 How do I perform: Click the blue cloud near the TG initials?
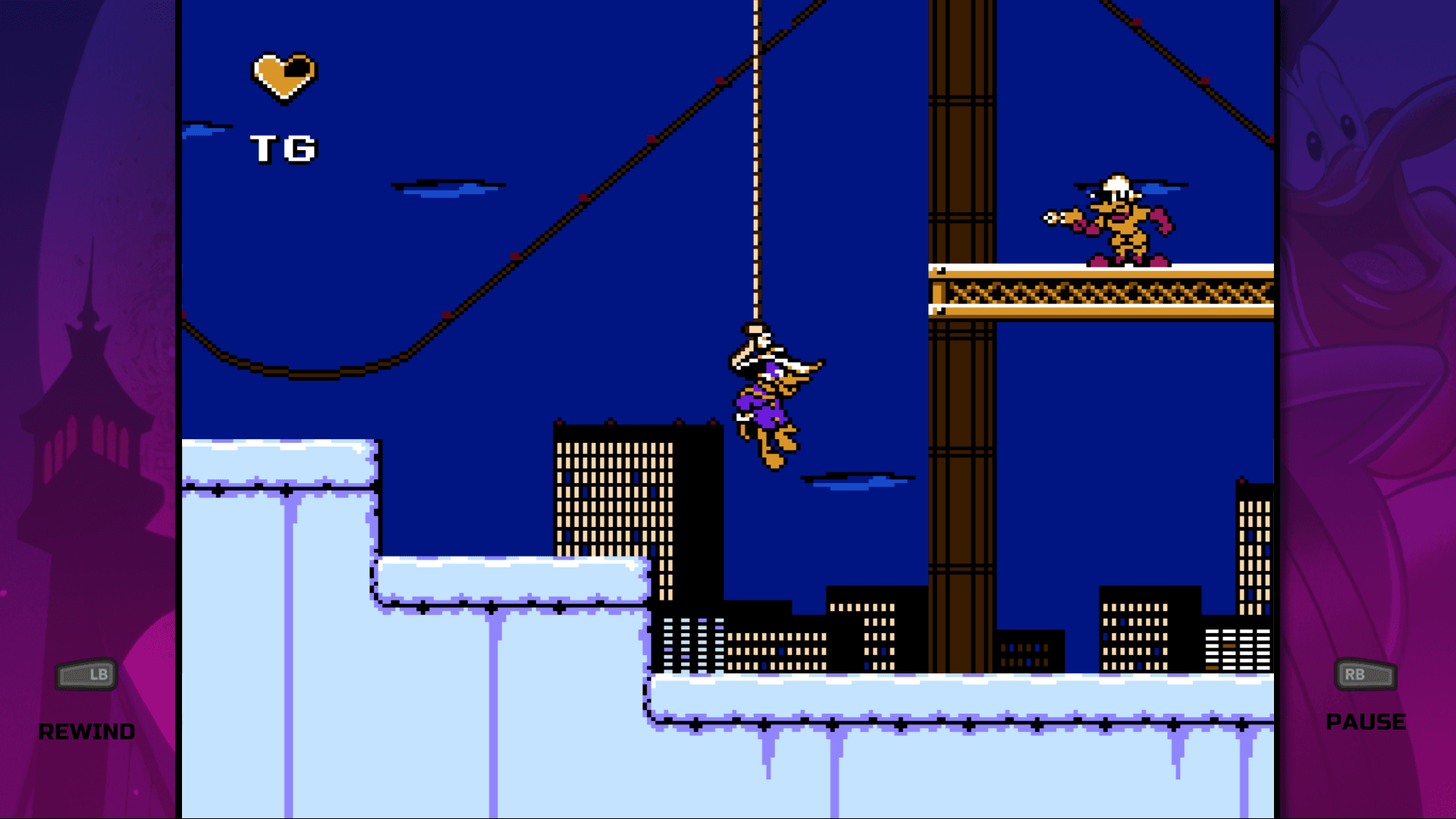tap(203, 129)
